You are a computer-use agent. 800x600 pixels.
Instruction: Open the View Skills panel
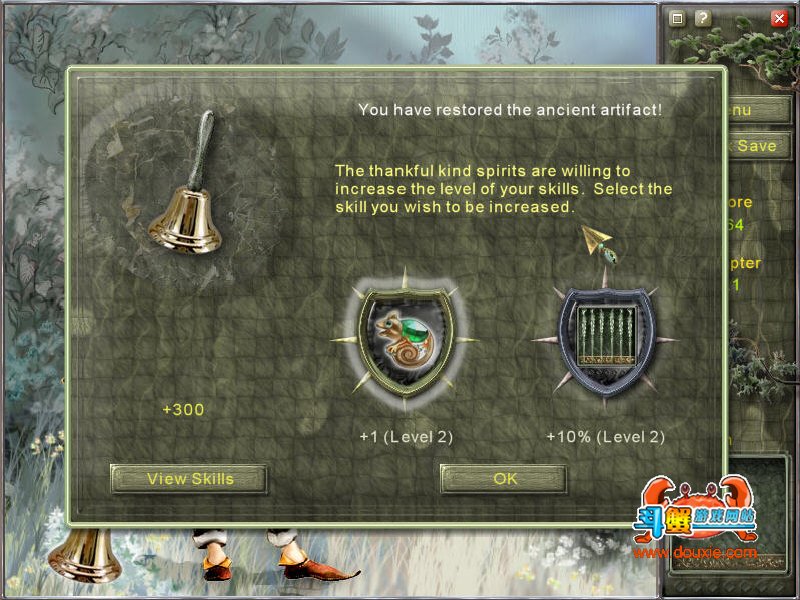click(189, 479)
